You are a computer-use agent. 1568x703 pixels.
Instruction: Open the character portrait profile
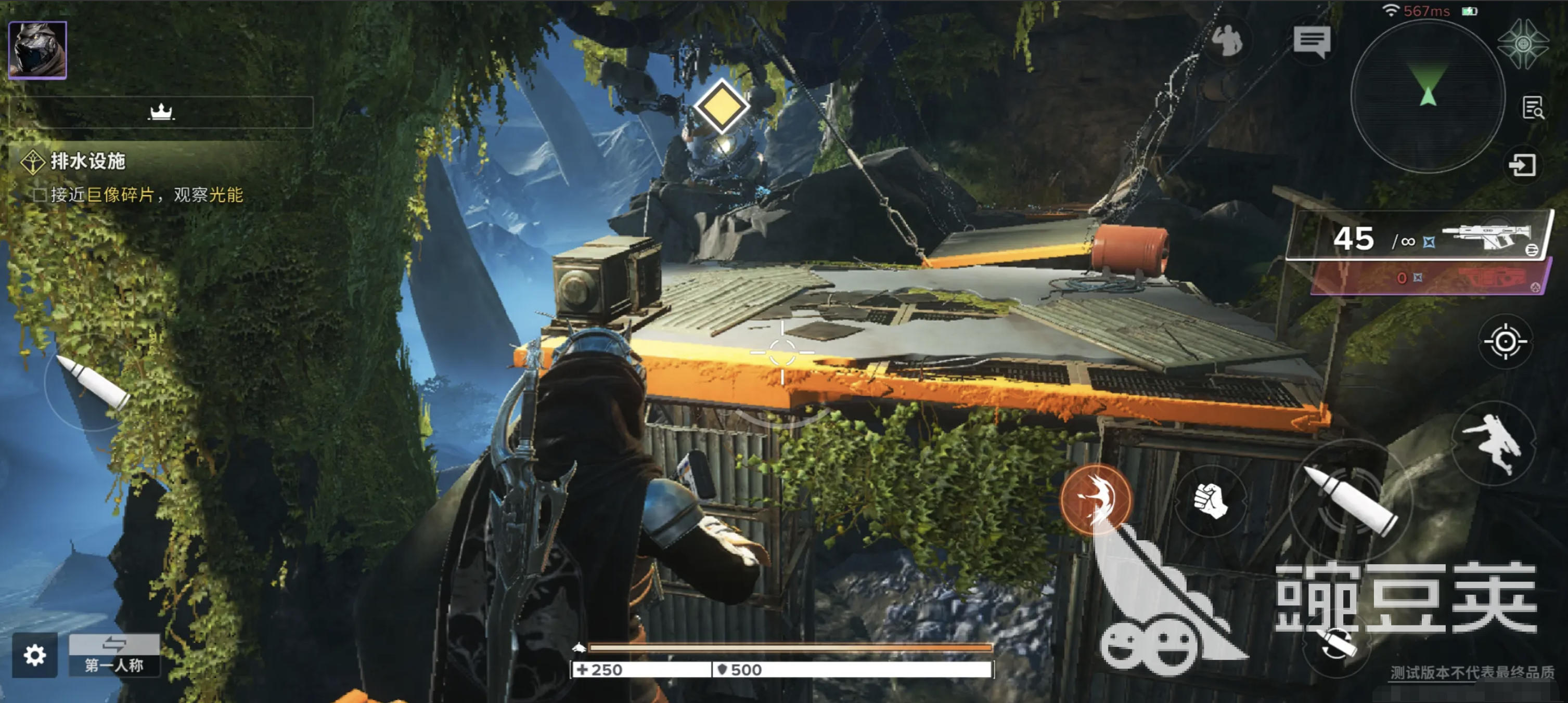point(37,50)
